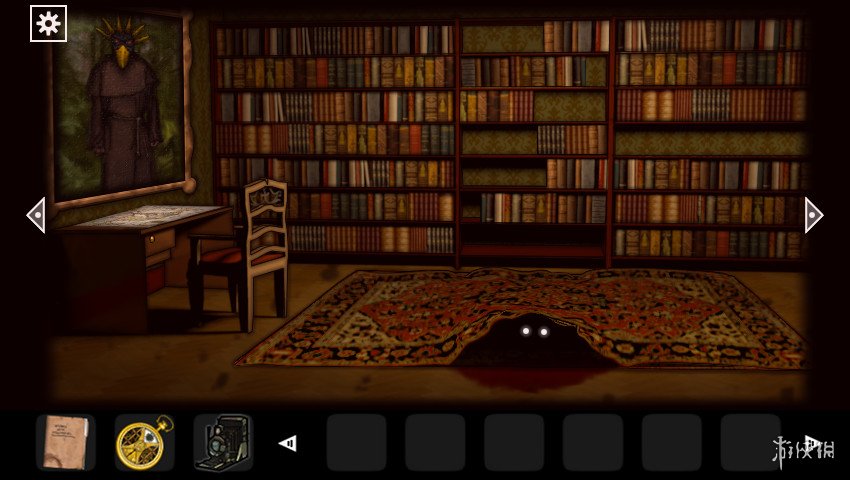The height and width of the screenshot is (480, 850).
Task: Open the gear settings menu
Action: pos(48,23)
